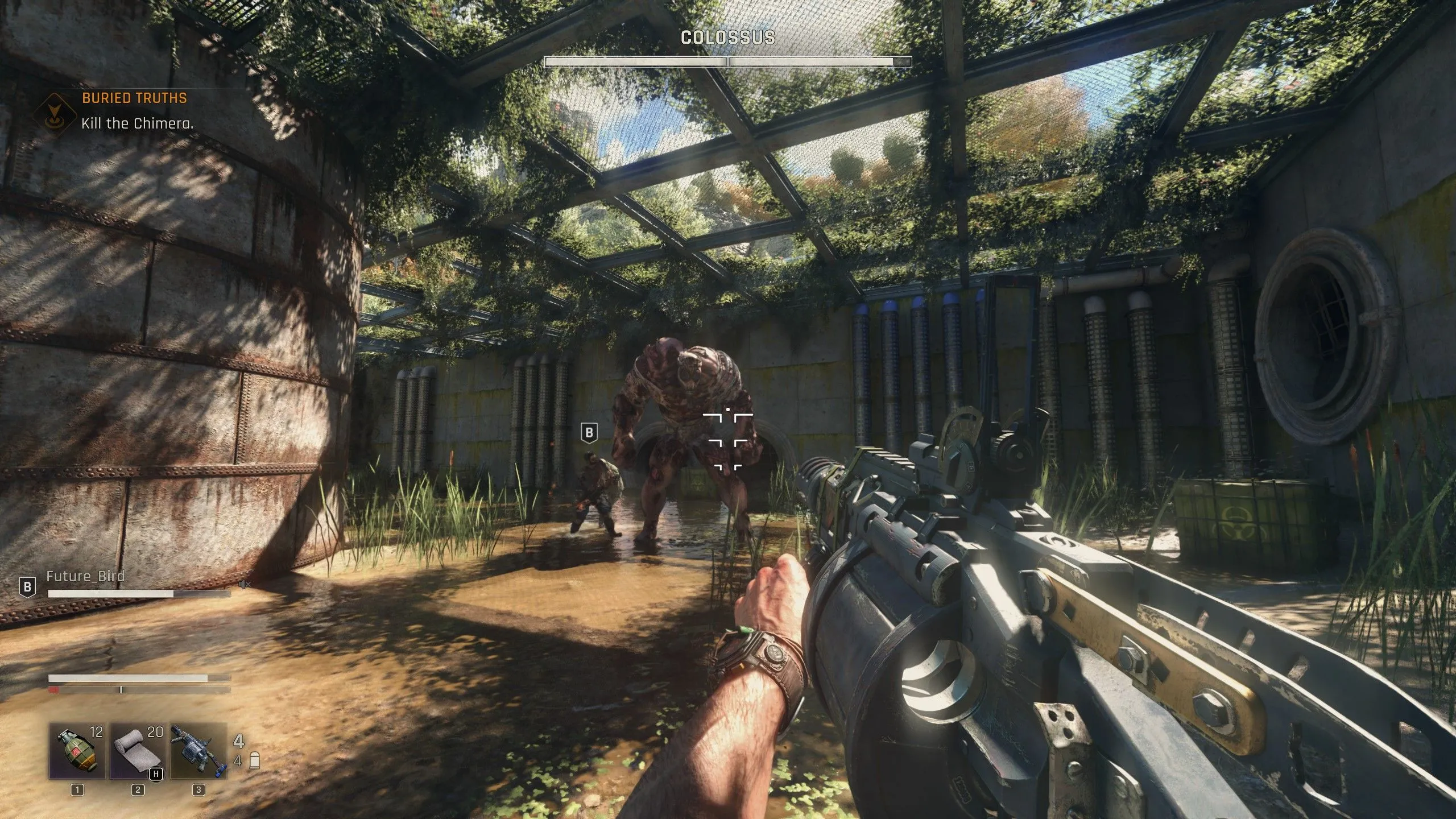
Task: Equip the grenade launcher weapon slot
Action: click(198, 750)
